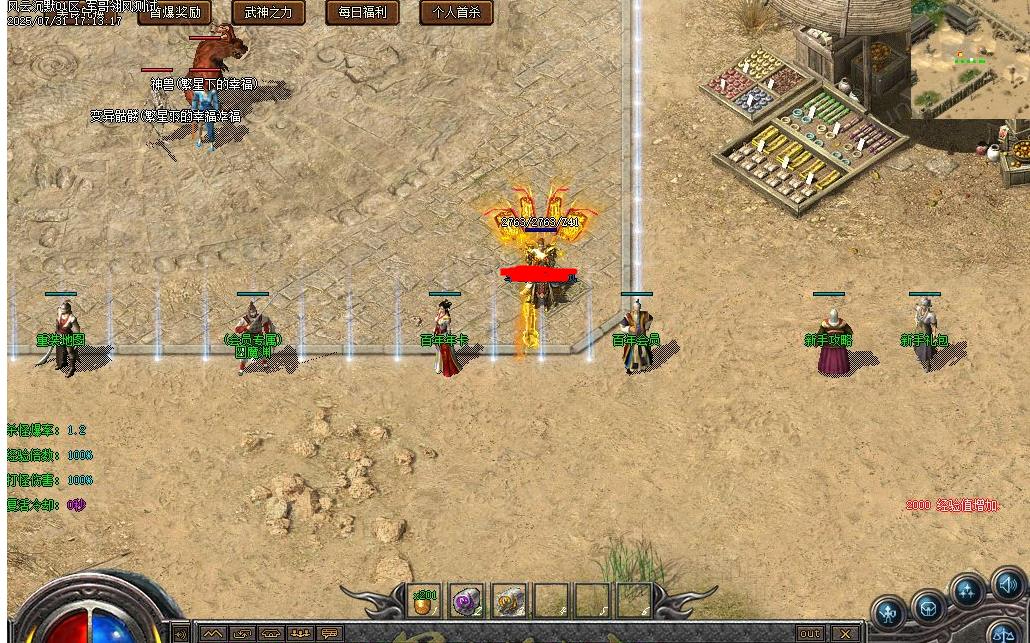
Task: Select the purple scroll hotbar item
Action: (466, 601)
